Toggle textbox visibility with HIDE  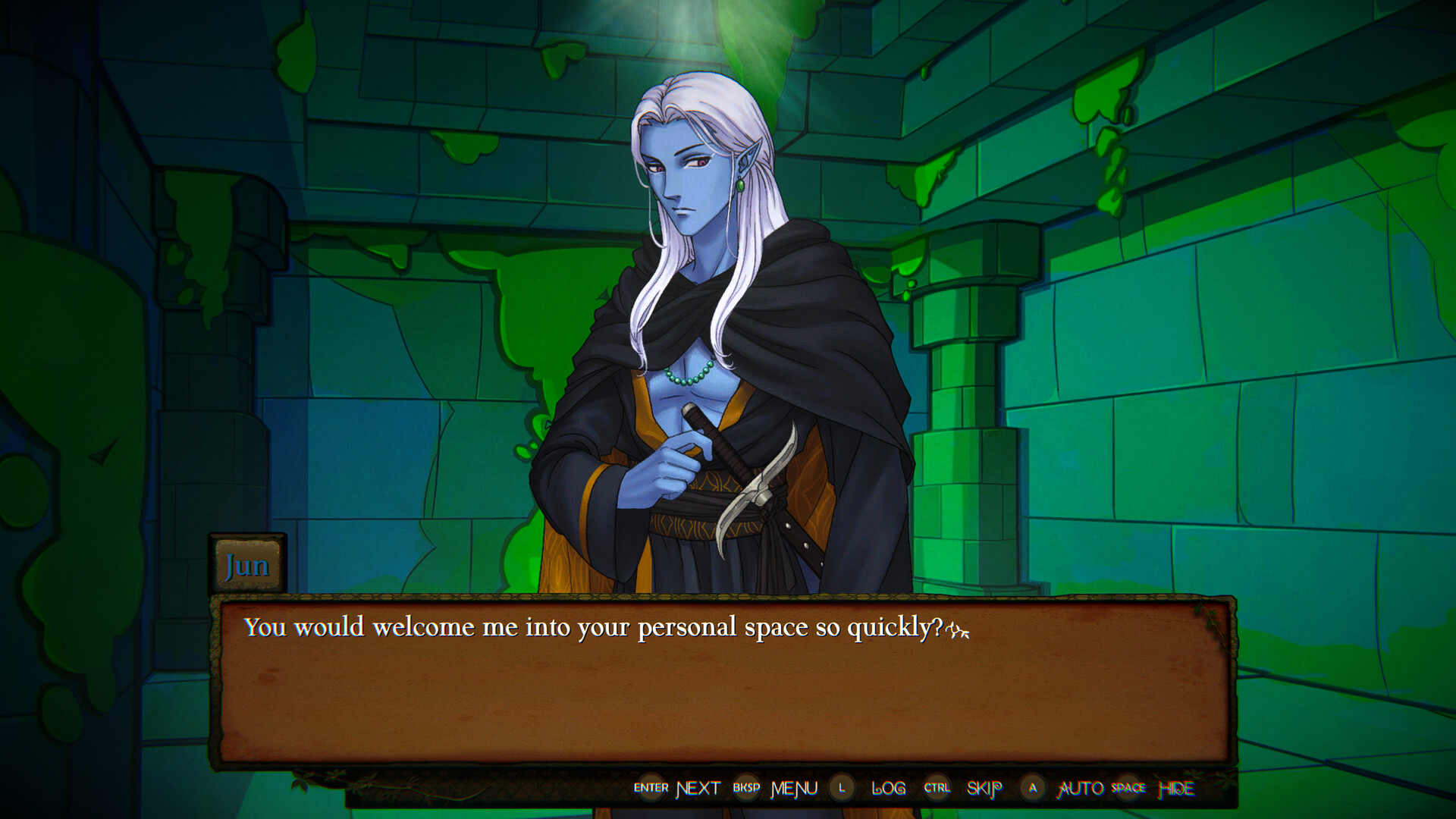click(1178, 789)
